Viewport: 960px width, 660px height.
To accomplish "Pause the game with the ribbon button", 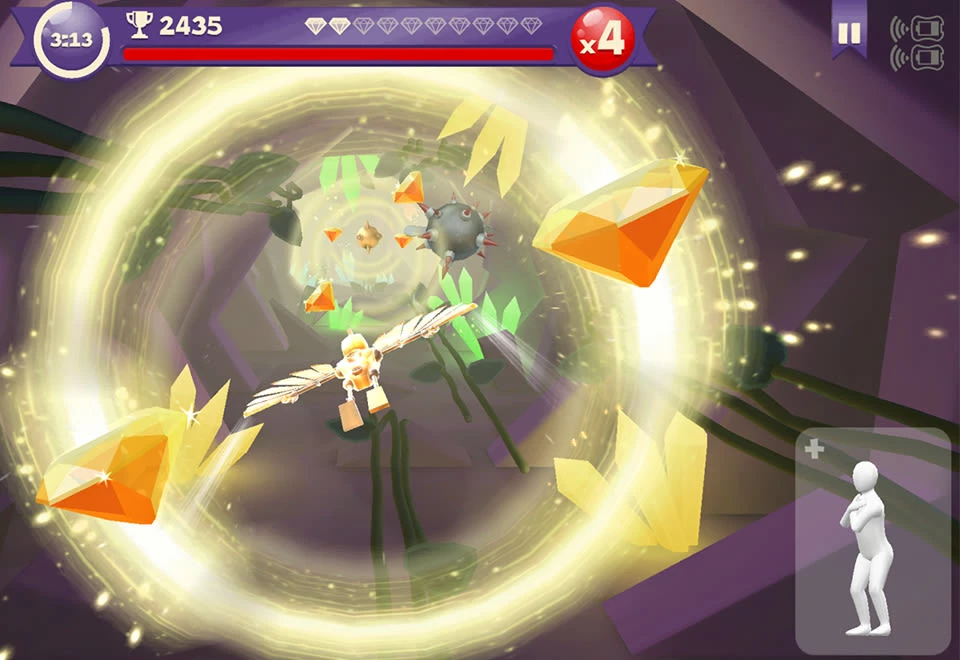I will pos(849,34).
